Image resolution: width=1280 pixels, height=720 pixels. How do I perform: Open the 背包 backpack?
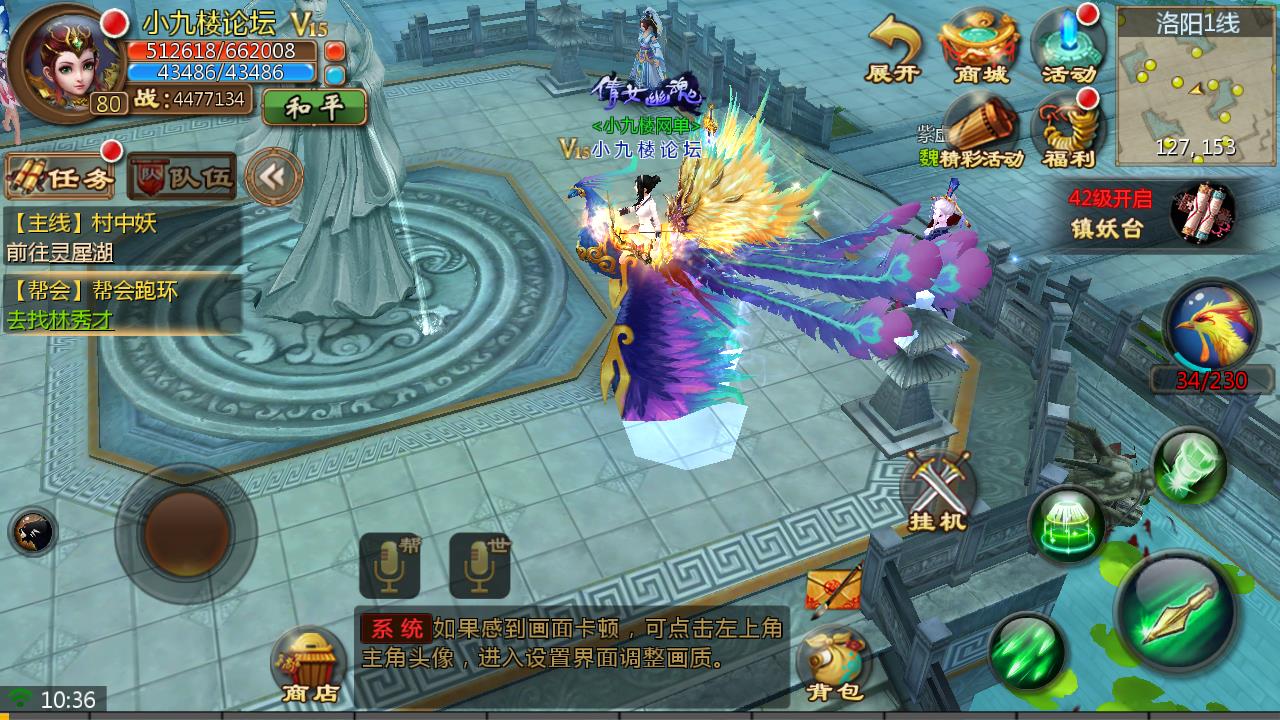pyautogui.click(x=834, y=663)
